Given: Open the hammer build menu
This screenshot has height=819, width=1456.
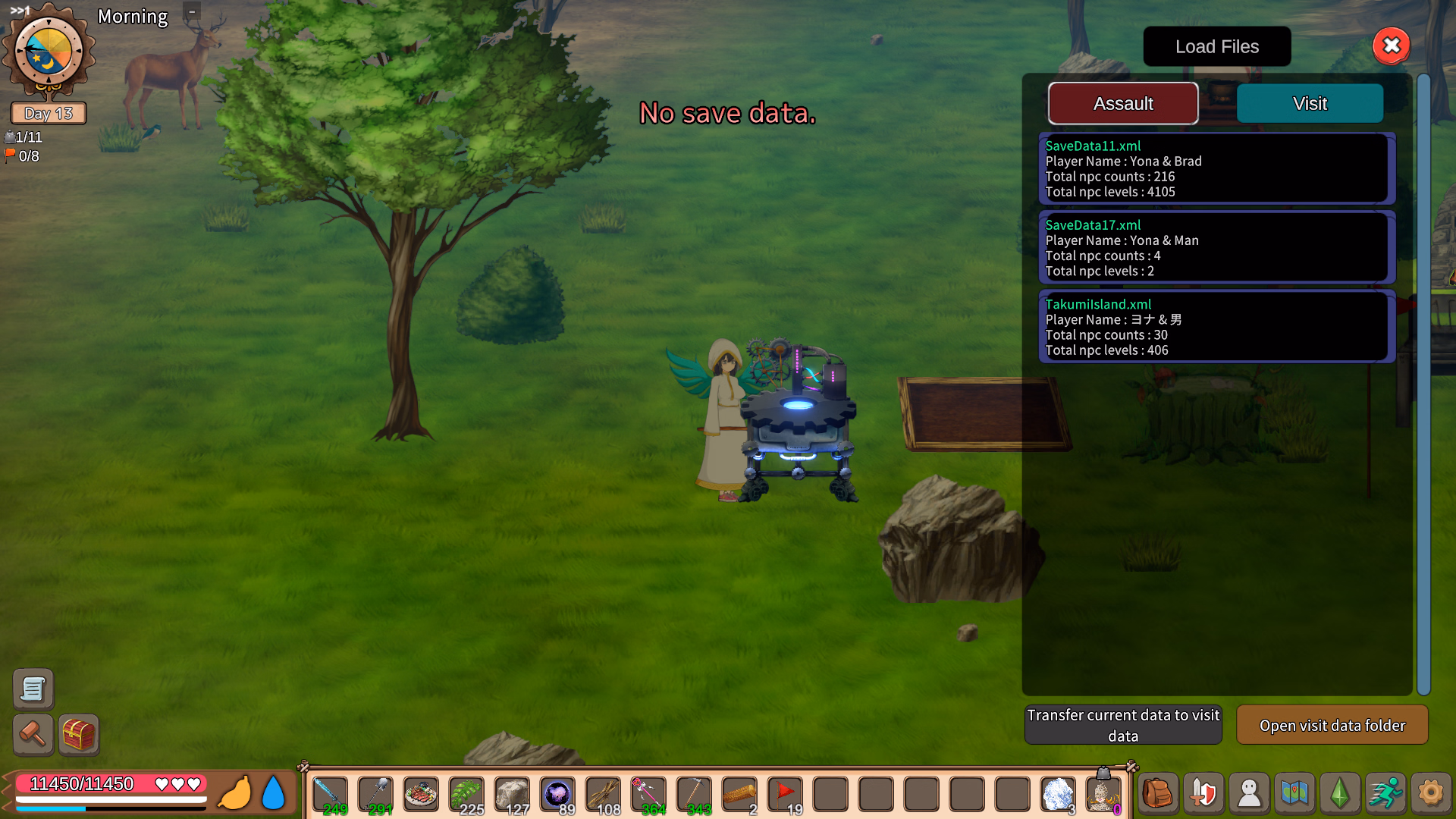Looking at the screenshot, I should coord(33,734).
